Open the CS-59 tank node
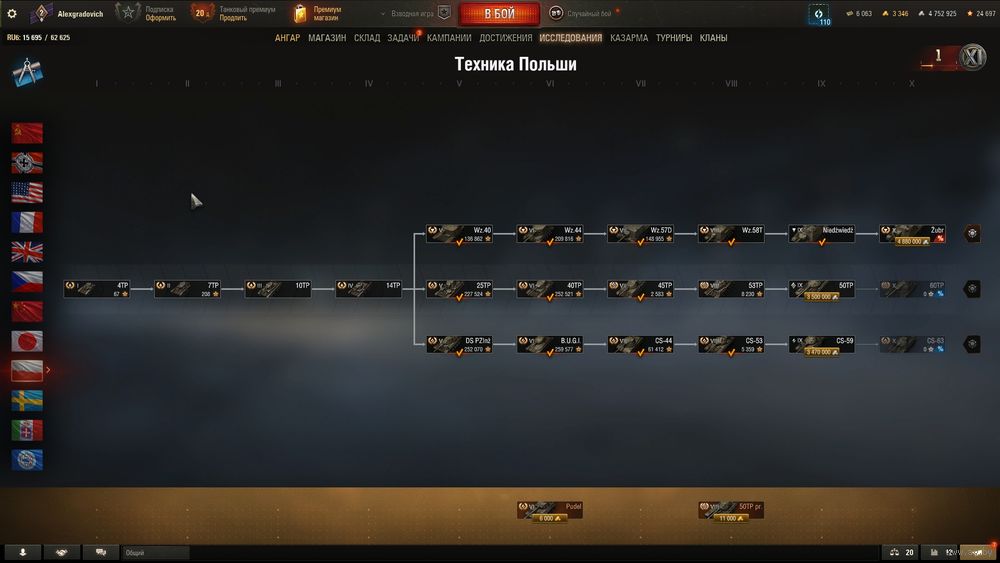This screenshot has height=563, width=1000. (822, 345)
